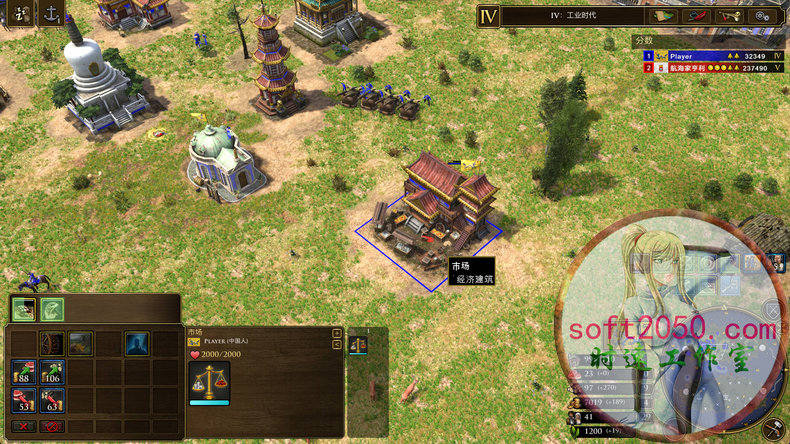Open the map scroll button in top bar

[x=662, y=16]
